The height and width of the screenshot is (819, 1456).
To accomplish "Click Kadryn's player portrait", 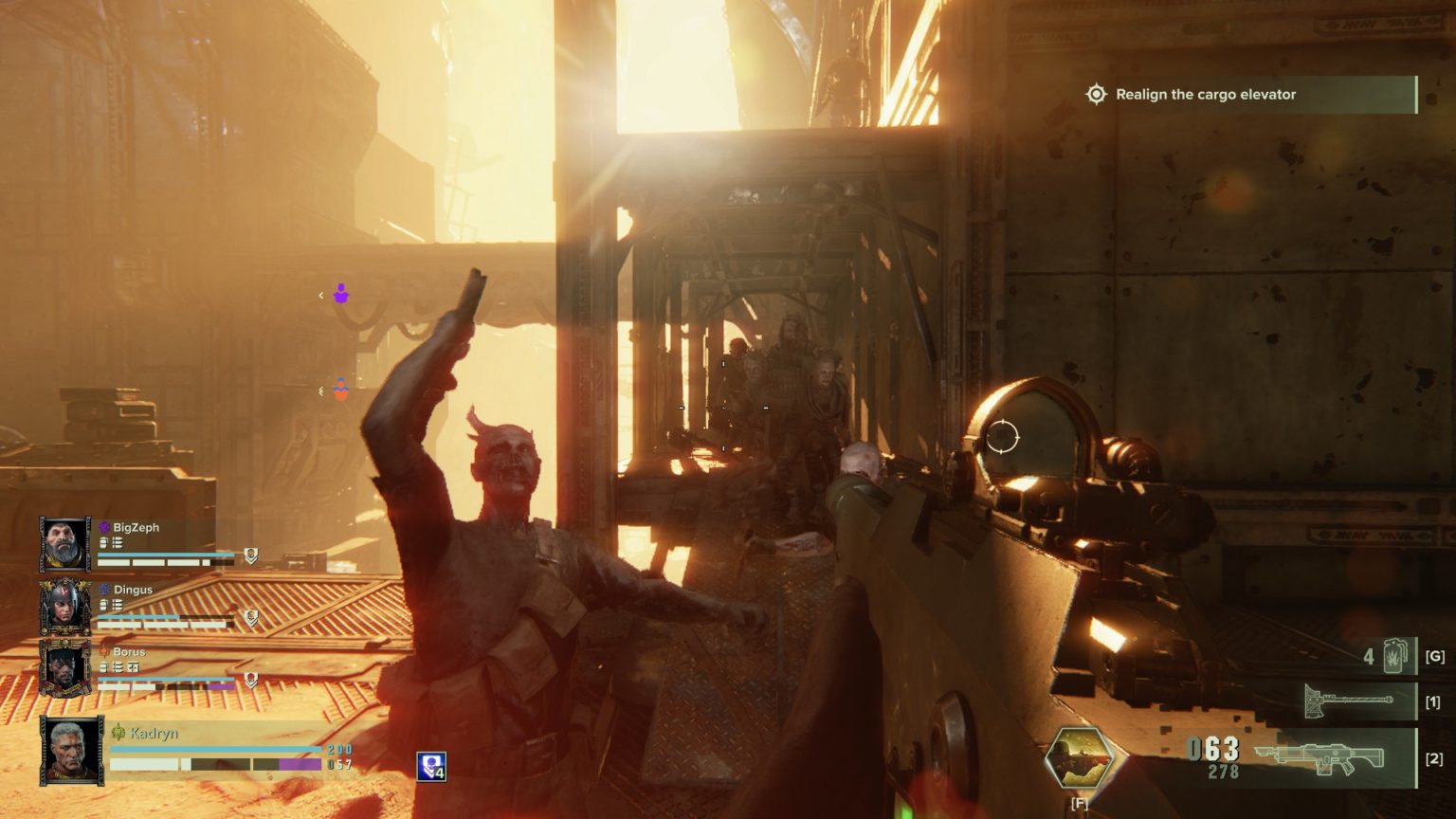I will (x=71, y=751).
